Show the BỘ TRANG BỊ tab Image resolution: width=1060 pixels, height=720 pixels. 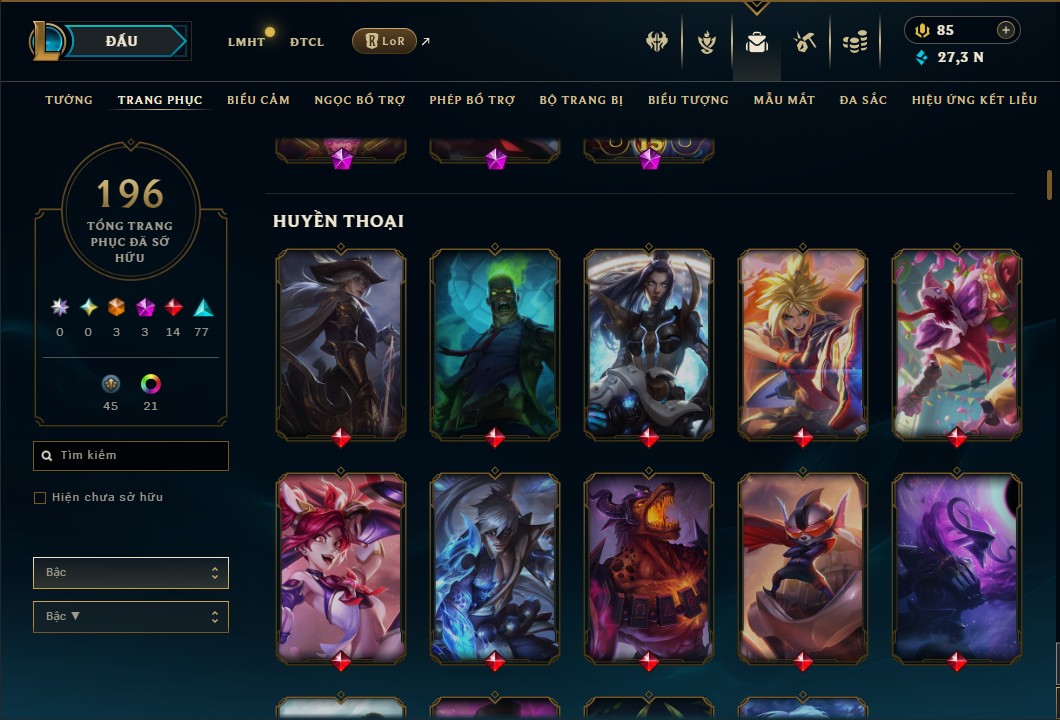click(x=581, y=100)
